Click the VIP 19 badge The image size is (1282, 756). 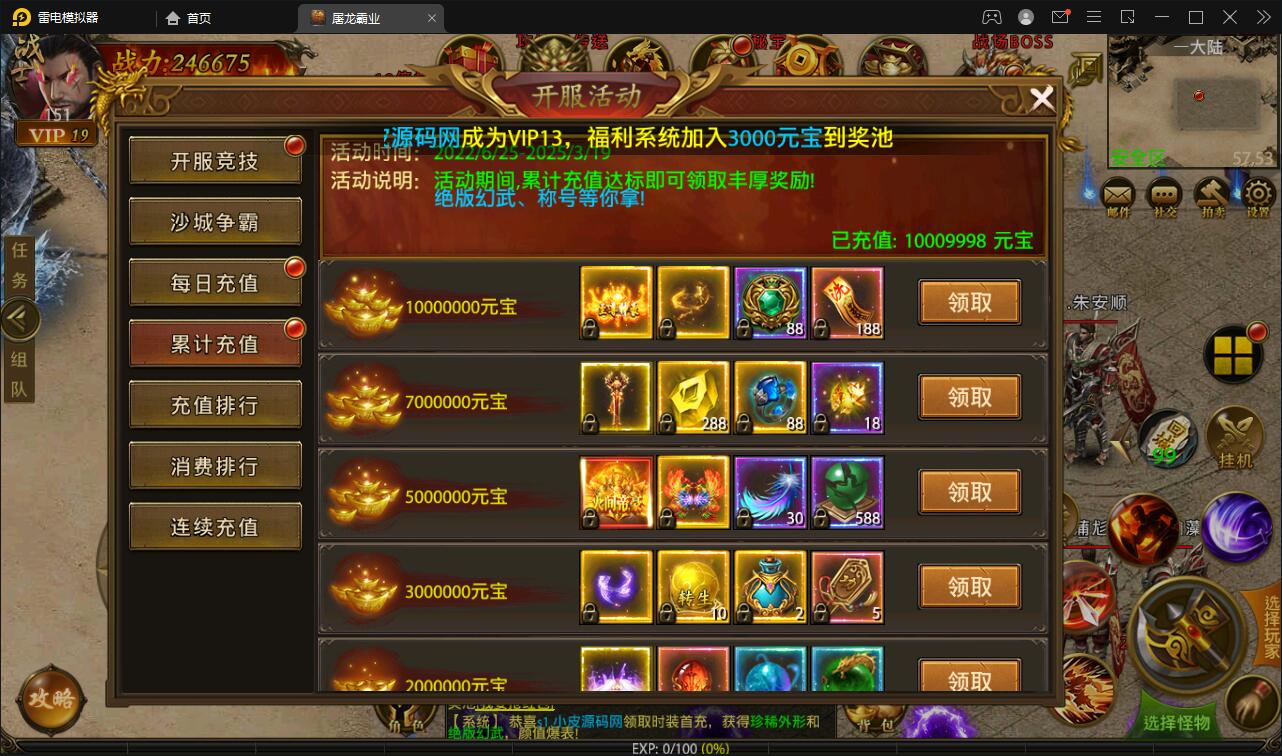[57, 133]
